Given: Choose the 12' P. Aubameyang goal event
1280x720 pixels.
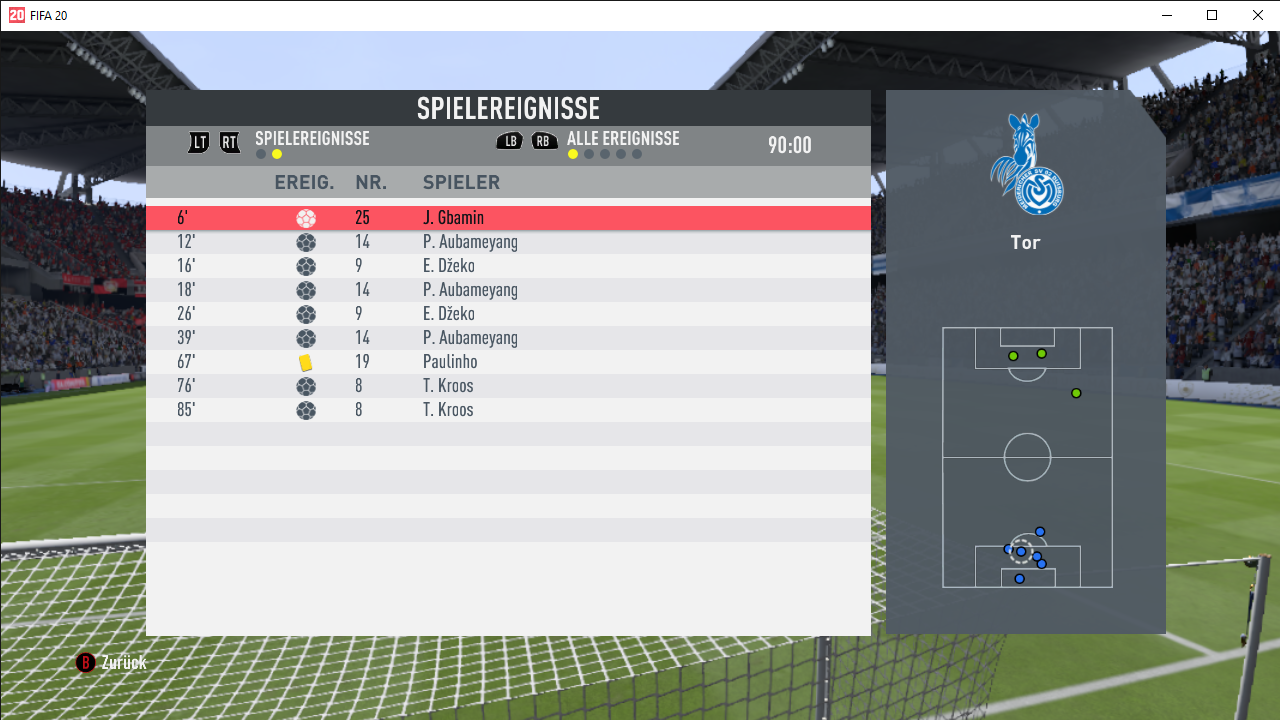Looking at the screenshot, I should pyautogui.click(x=508, y=242).
